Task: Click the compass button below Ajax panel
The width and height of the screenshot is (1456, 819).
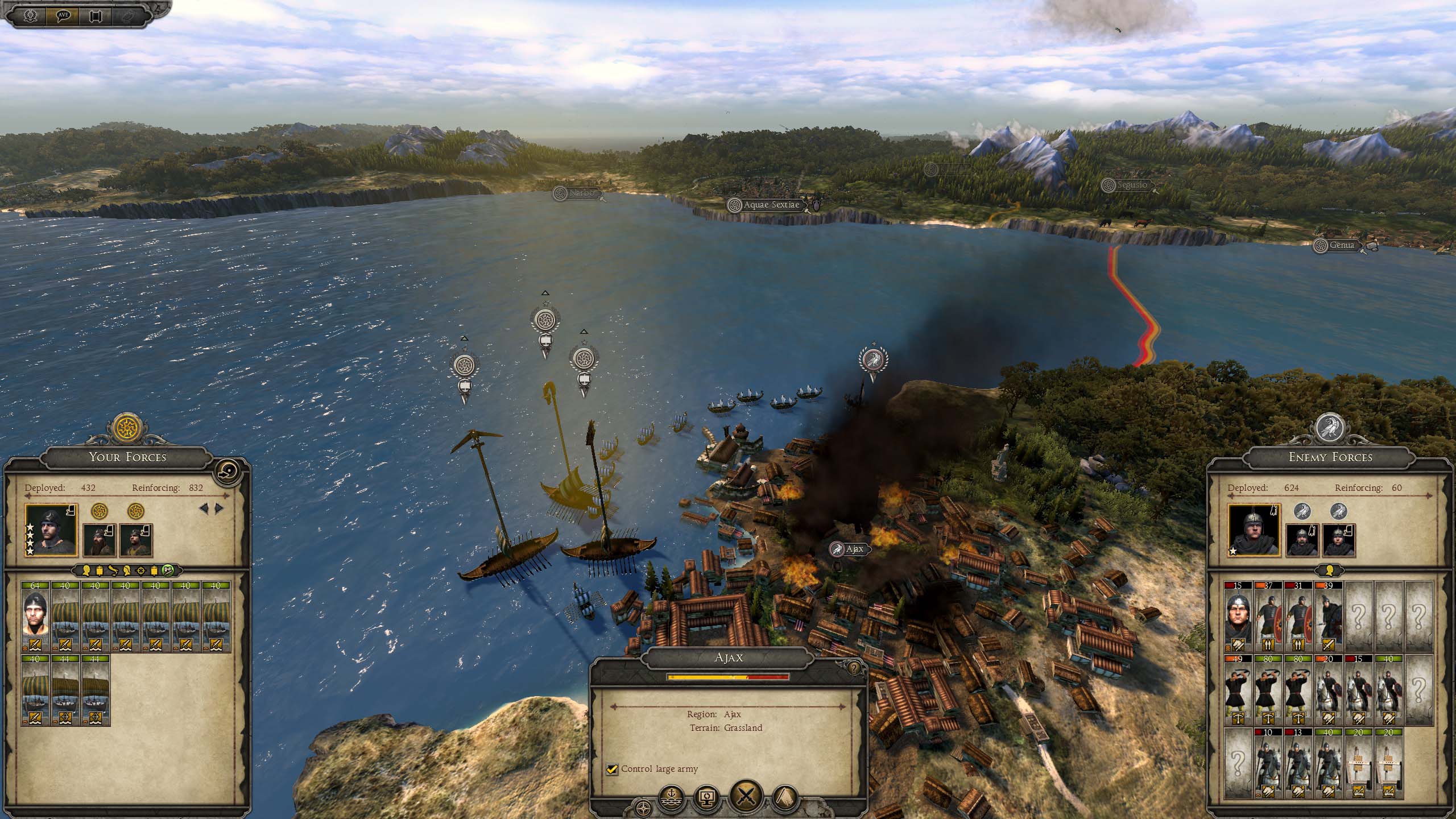Action: [x=643, y=806]
